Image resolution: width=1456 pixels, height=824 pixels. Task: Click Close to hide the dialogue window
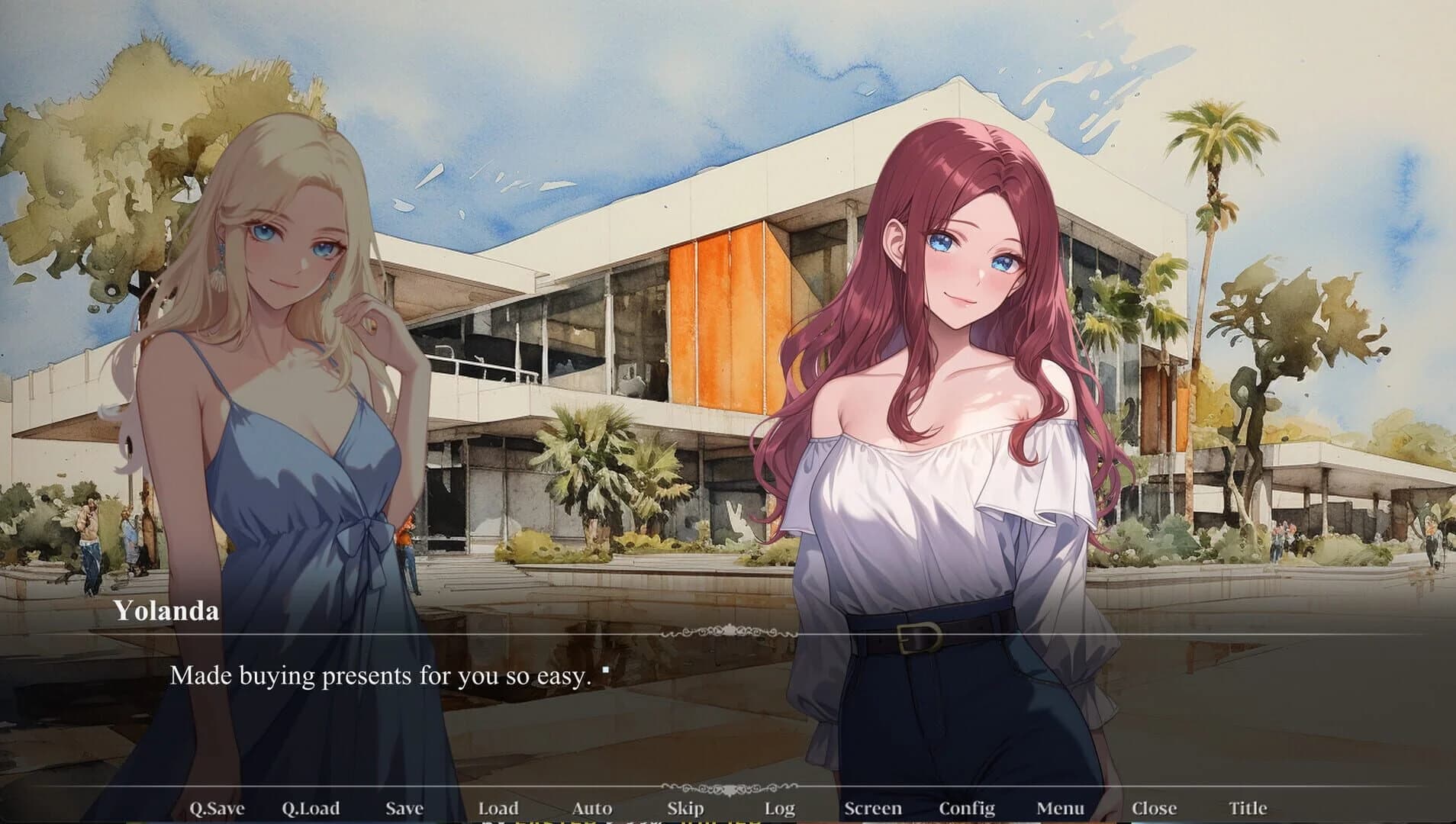tap(1154, 807)
